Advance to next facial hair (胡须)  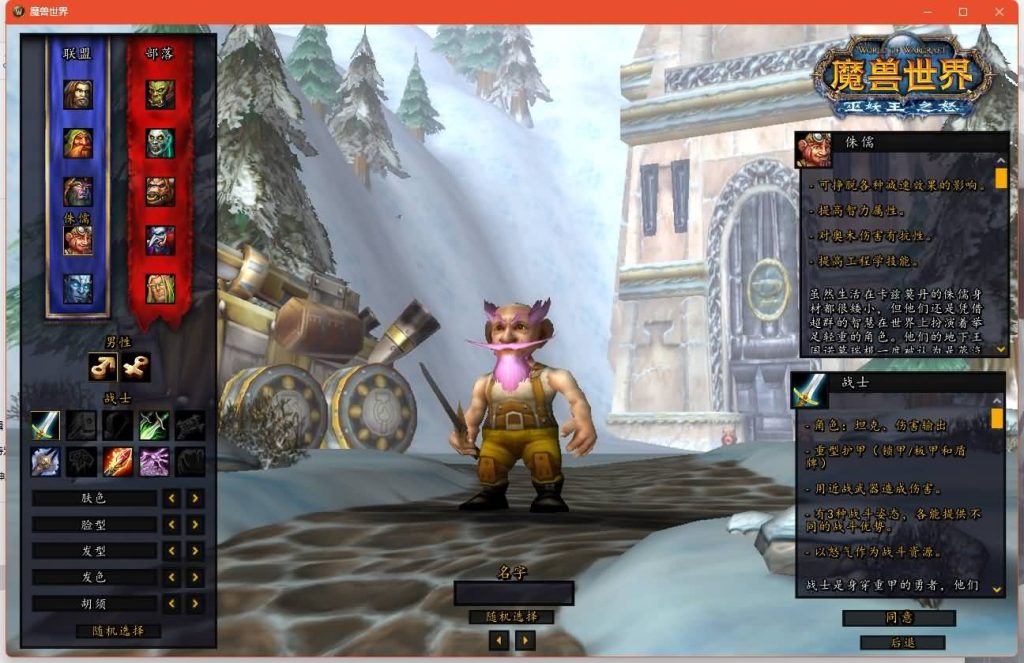[x=195, y=604]
